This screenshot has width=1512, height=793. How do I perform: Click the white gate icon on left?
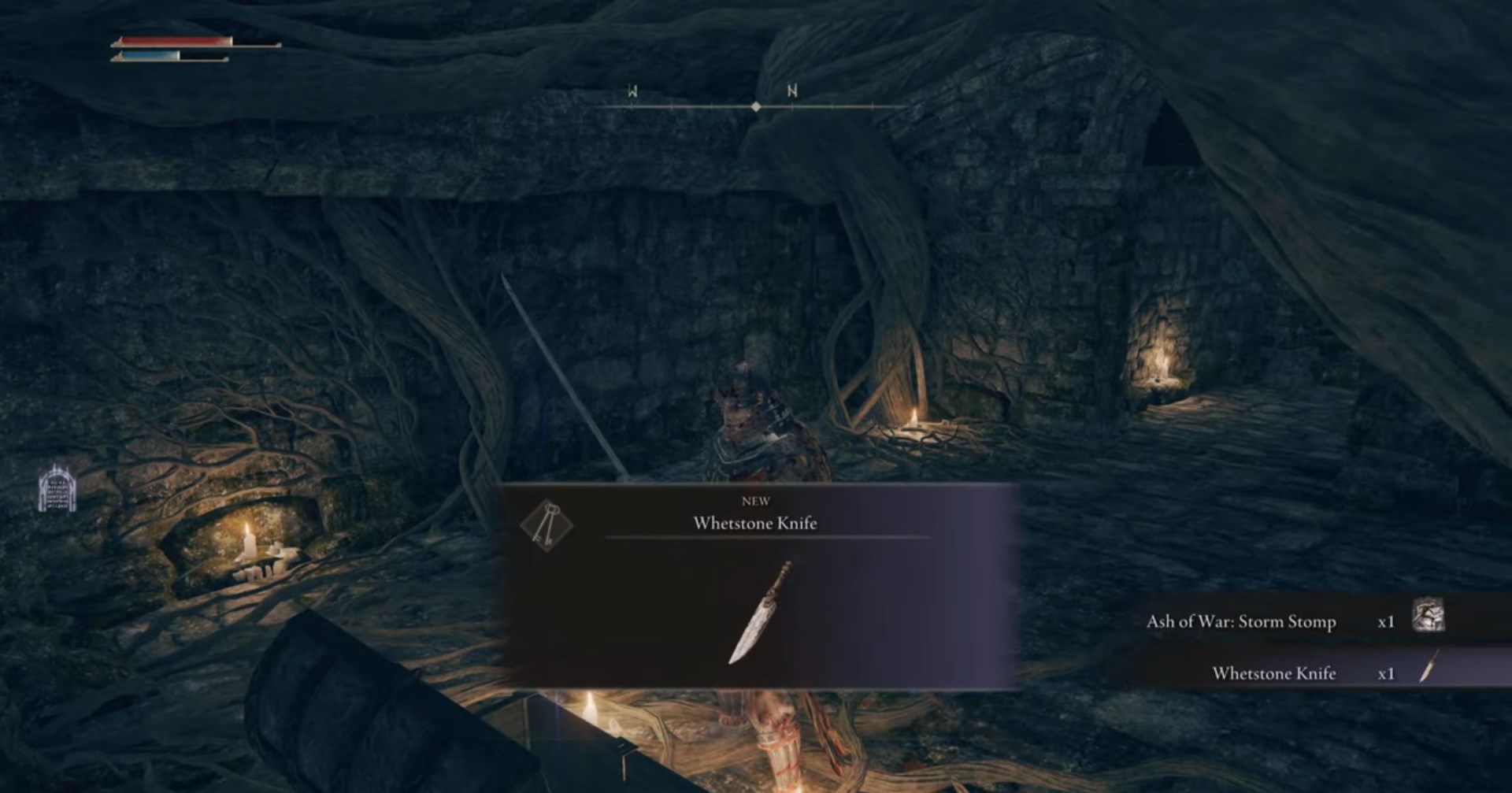(x=57, y=488)
